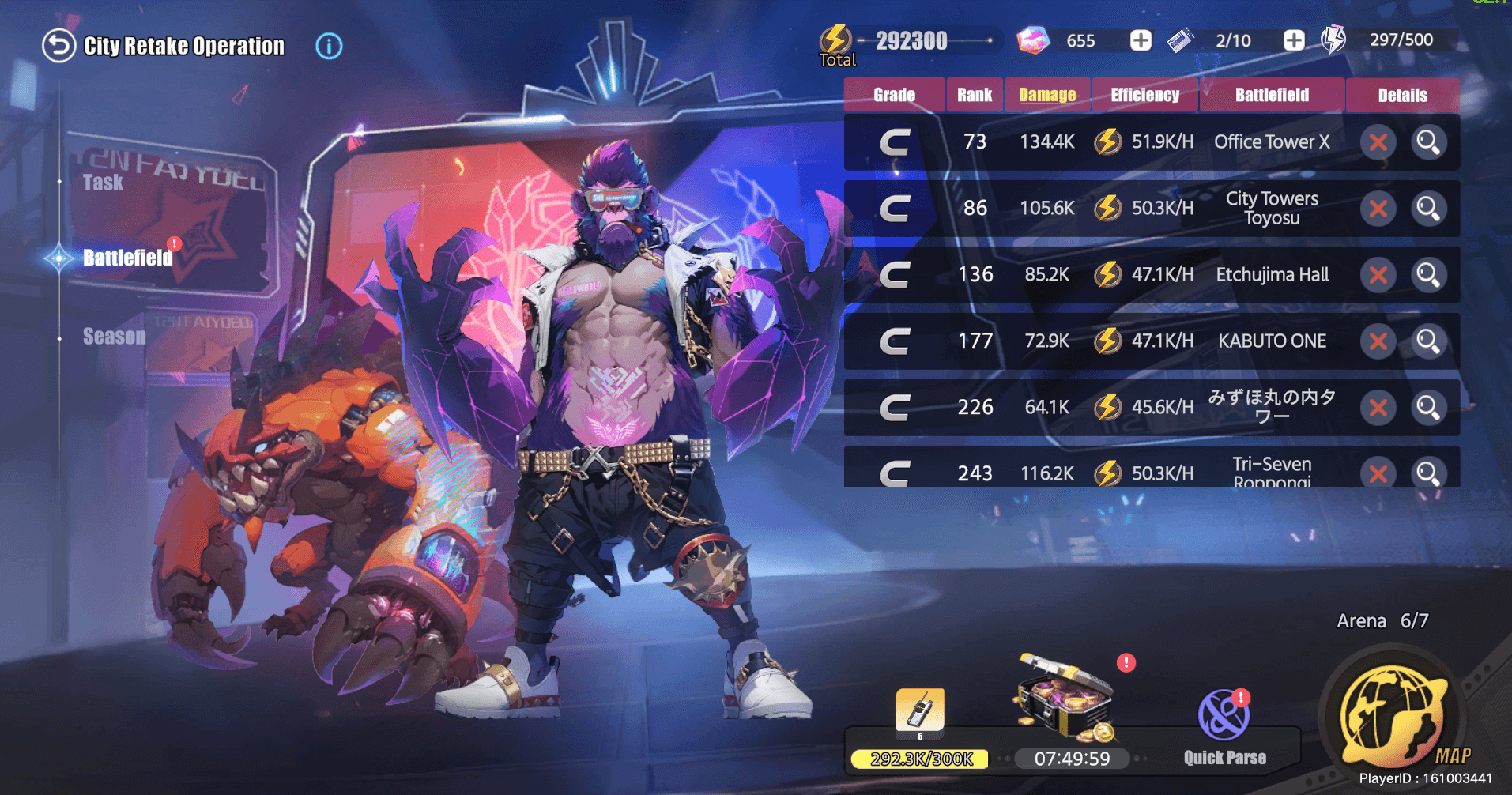The image size is (1512, 795).
Task: Inspect KABUTO ONE battlefield details
Action: pyautogui.click(x=1428, y=341)
